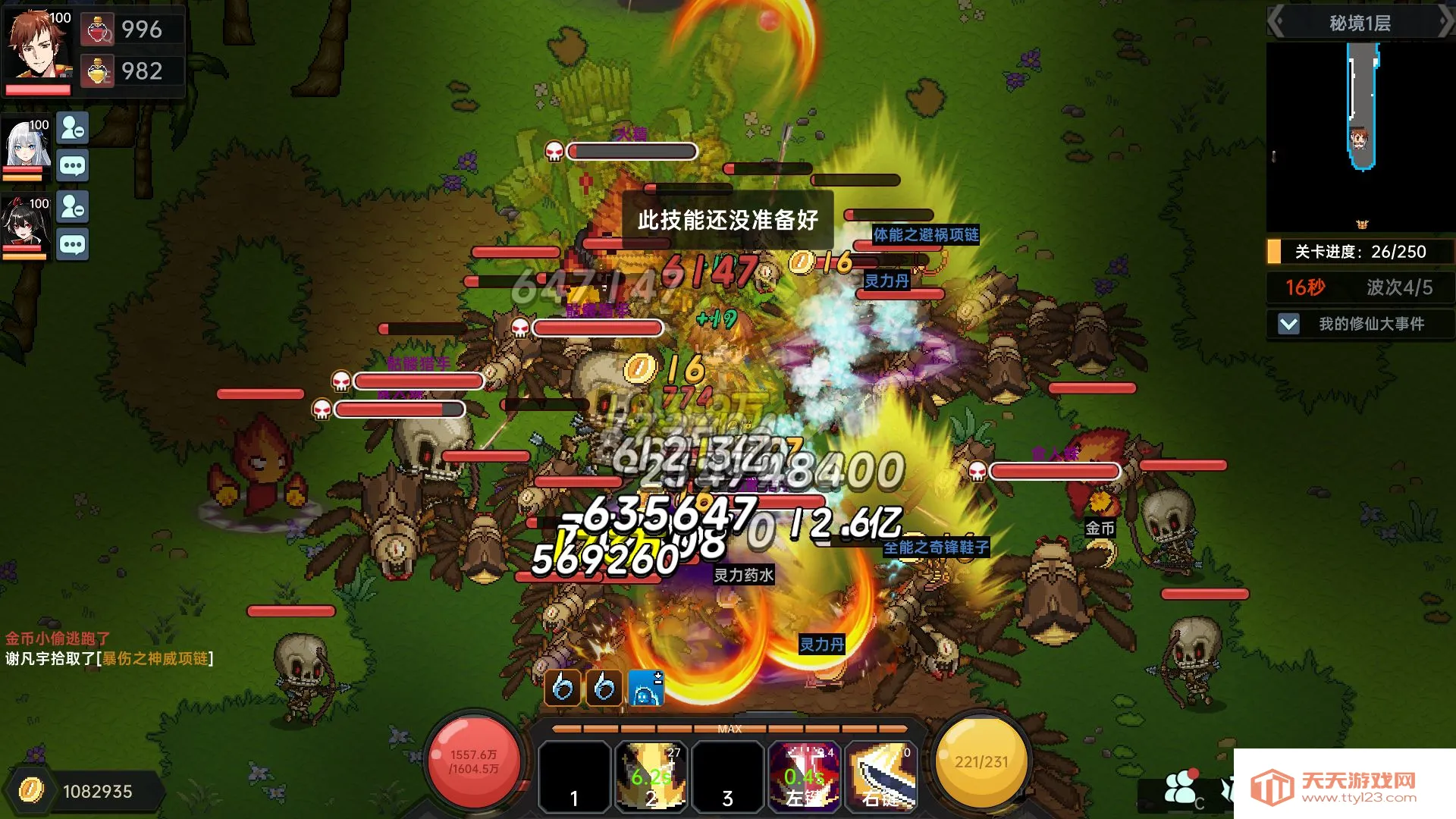Inspect the blue ghost buff icon

coord(645,689)
